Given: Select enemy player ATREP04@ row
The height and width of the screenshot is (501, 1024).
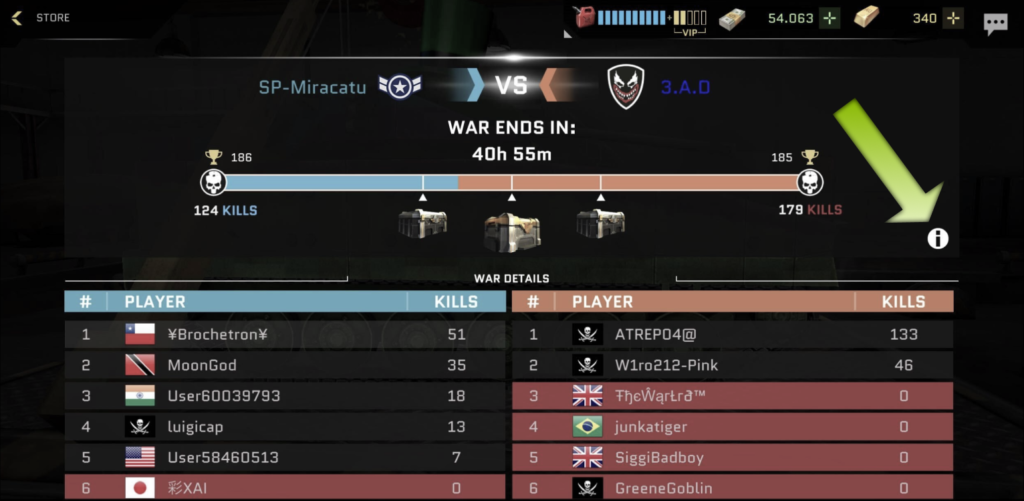Looking at the screenshot, I should coord(732,334).
